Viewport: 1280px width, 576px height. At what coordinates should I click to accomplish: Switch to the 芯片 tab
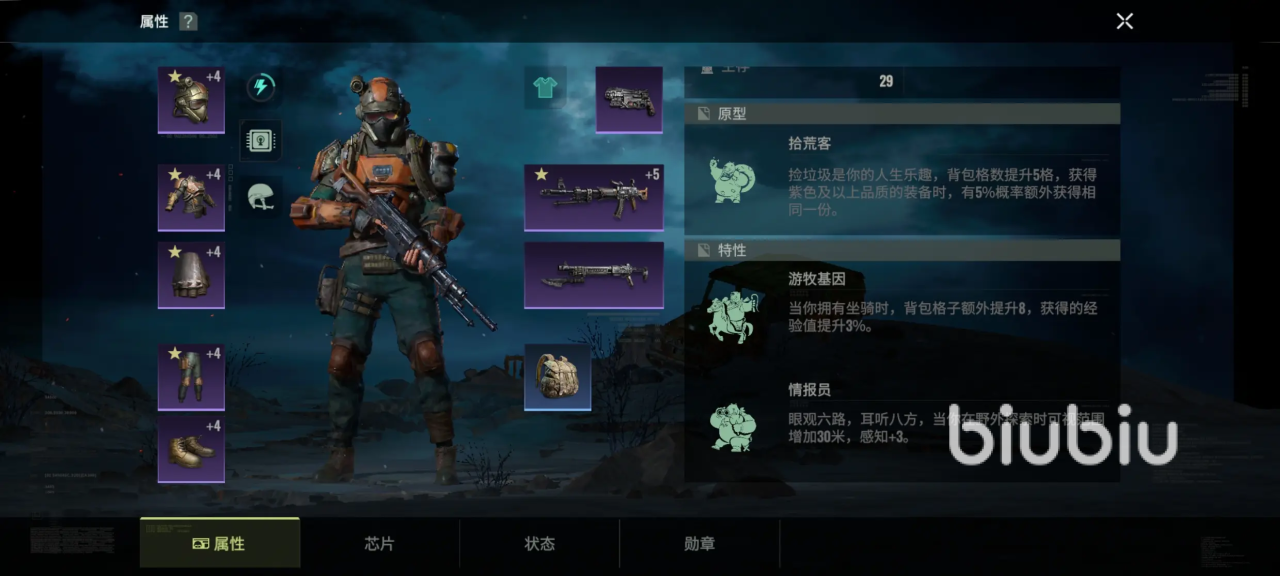pos(380,544)
